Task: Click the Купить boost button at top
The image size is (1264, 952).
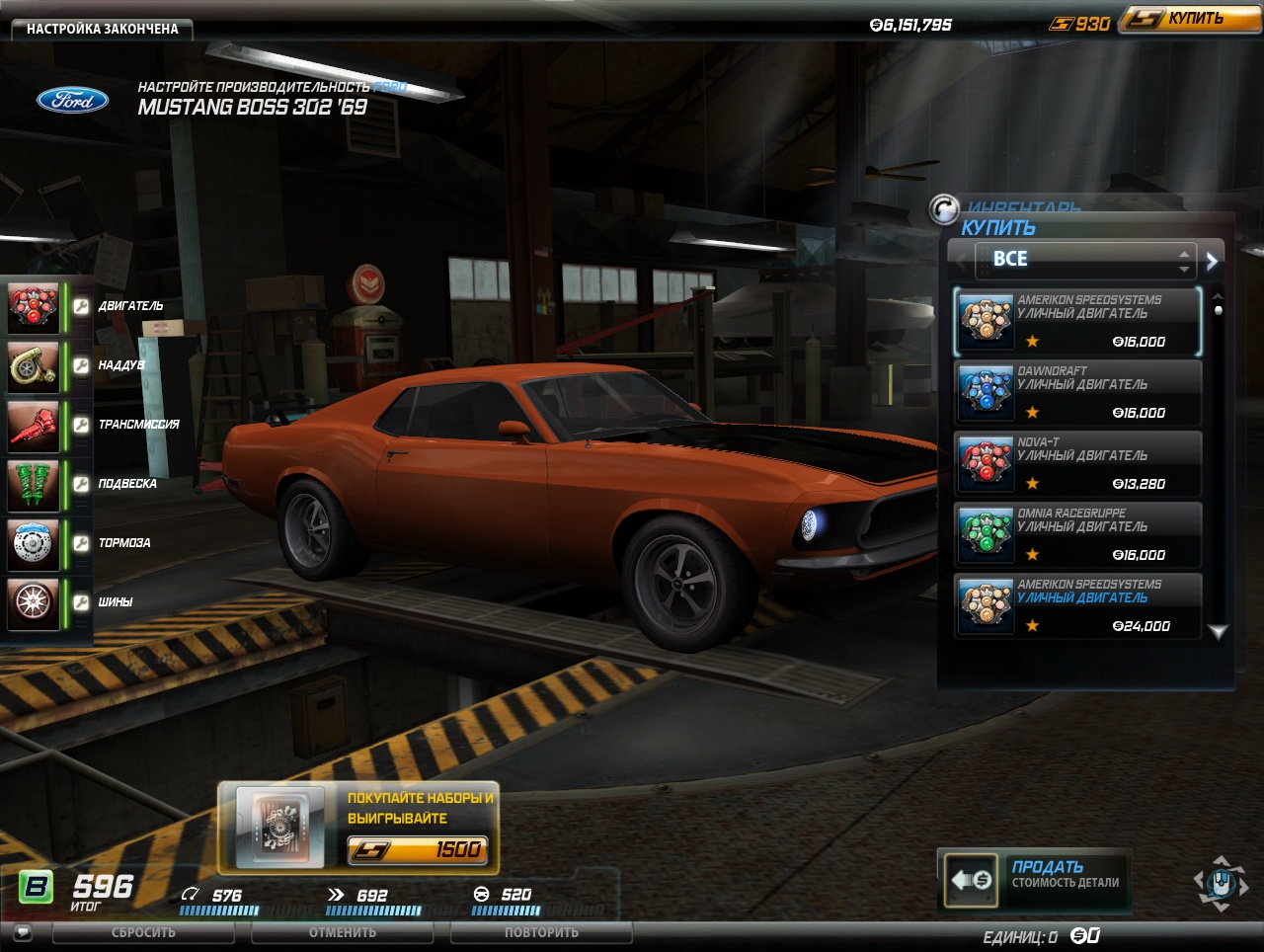Action: click(1189, 19)
